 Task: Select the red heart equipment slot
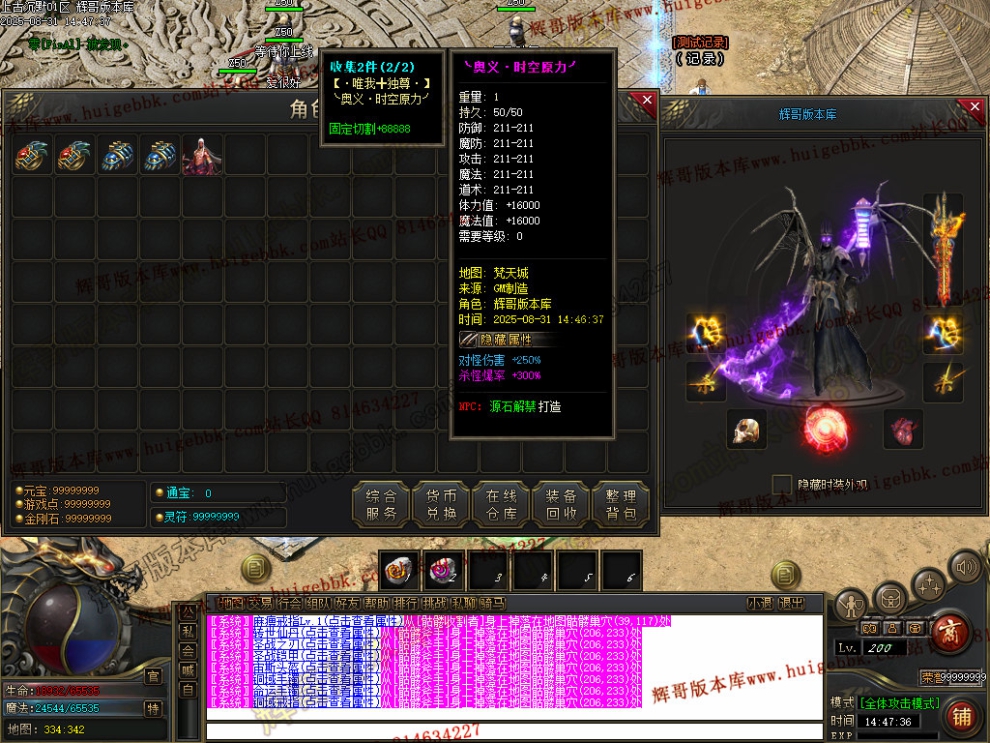[903, 429]
